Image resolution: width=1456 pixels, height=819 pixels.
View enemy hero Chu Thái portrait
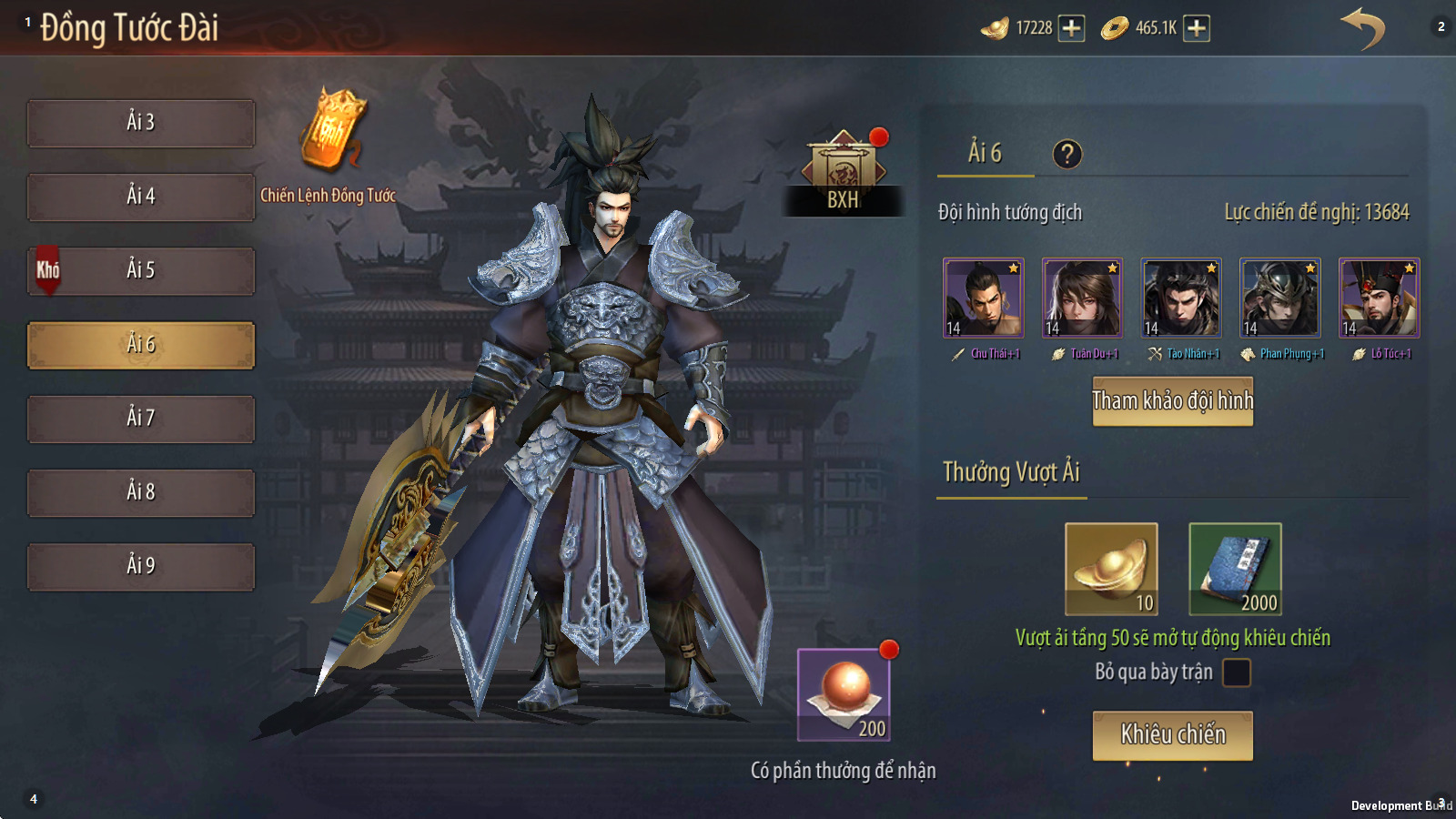tap(983, 298)
